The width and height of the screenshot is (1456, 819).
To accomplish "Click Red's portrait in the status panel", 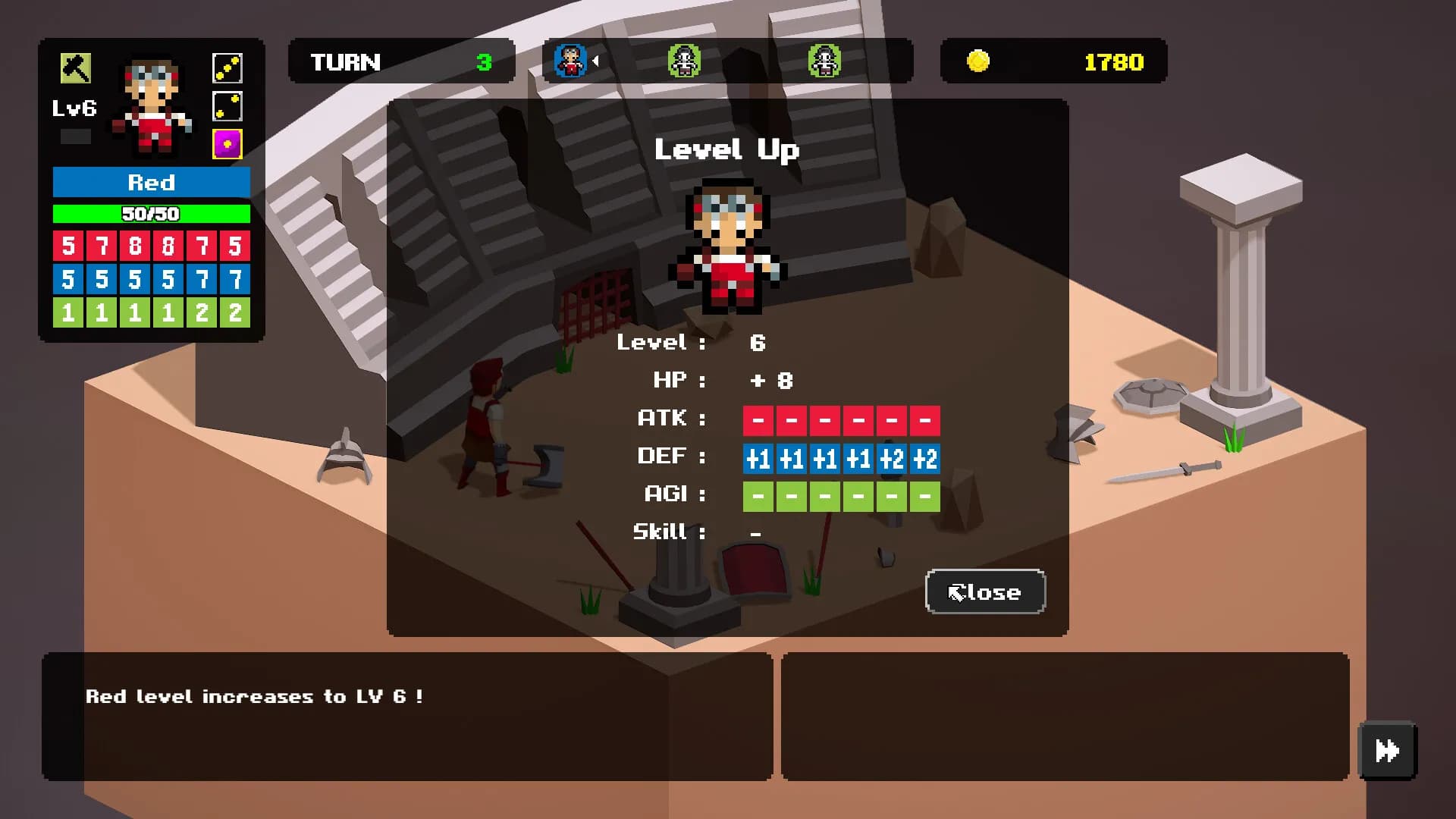I will 152,106.
